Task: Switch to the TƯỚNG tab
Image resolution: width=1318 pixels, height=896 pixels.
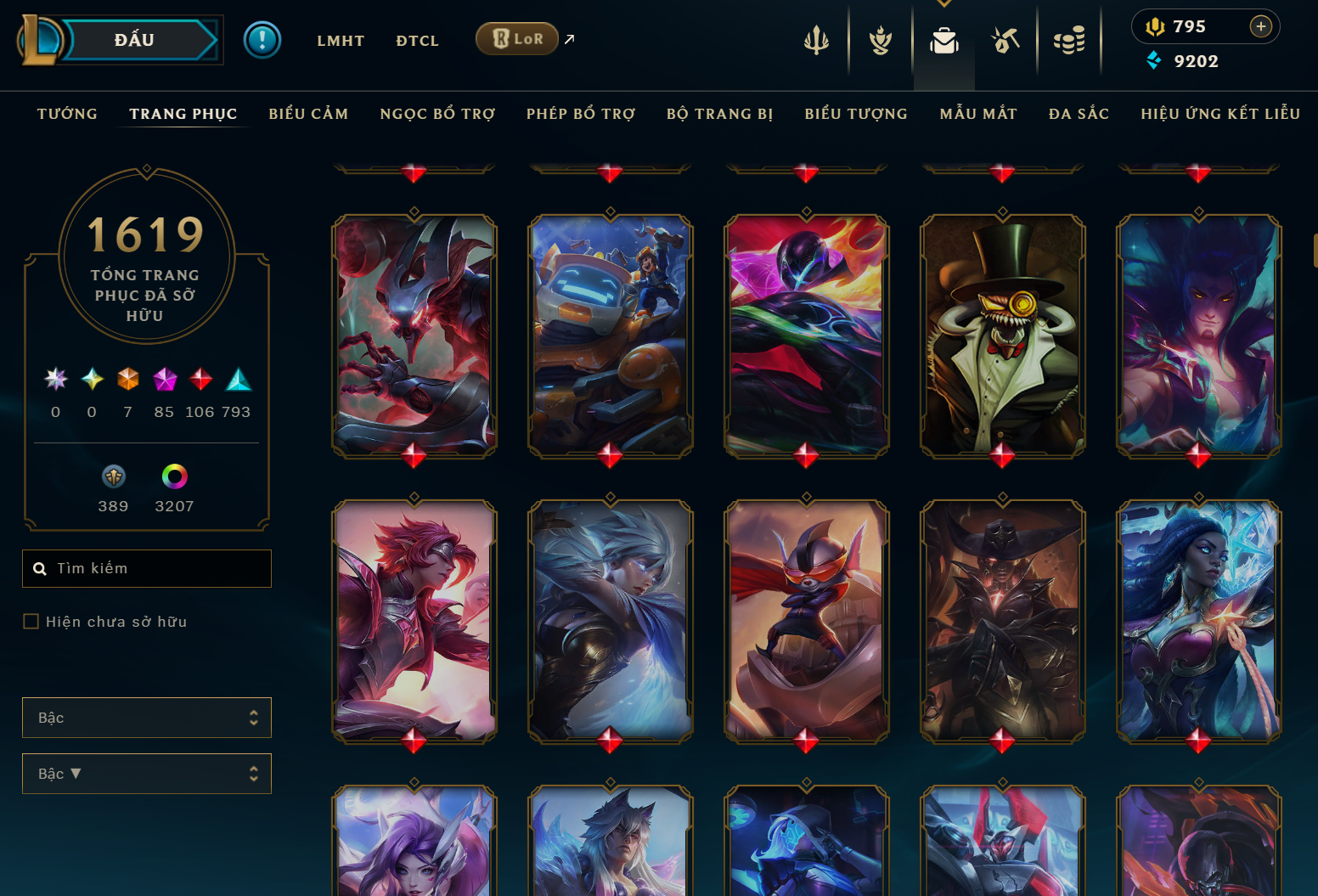Action: coord(67,113)
